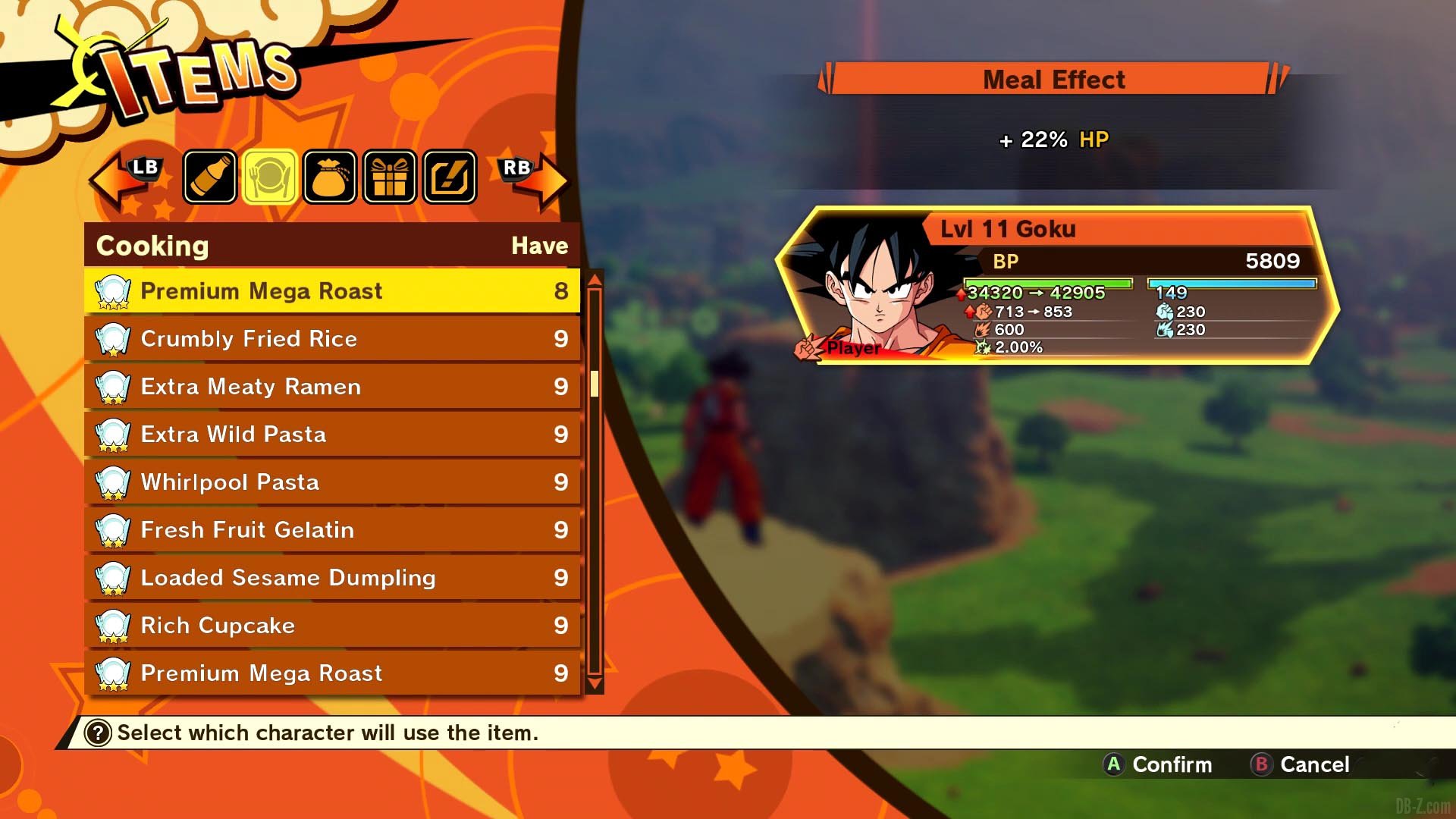Select the Extra Meaty Ramen dish

pyautogui.click(x=331, y=387)
